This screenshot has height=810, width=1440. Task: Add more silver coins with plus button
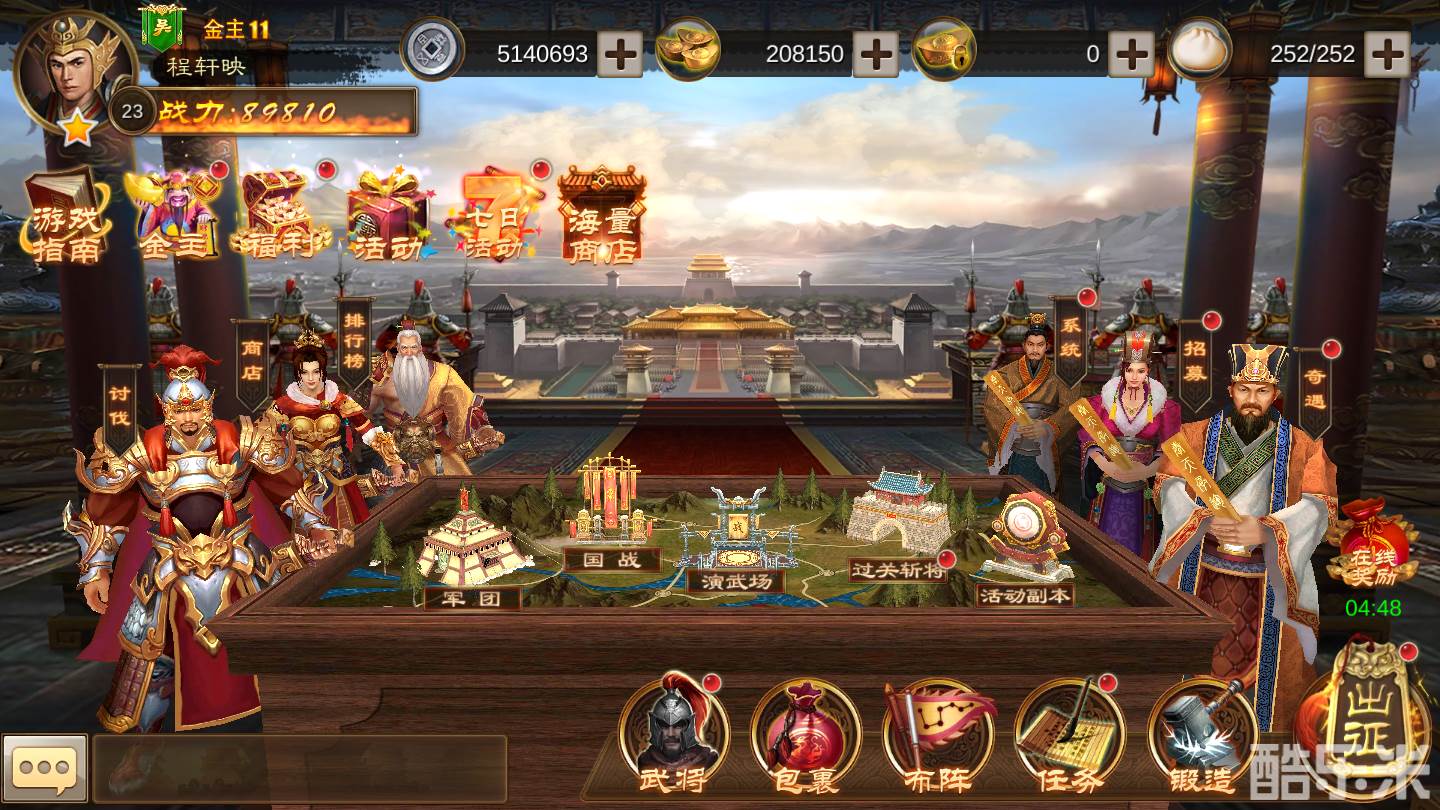click(620, 54)
